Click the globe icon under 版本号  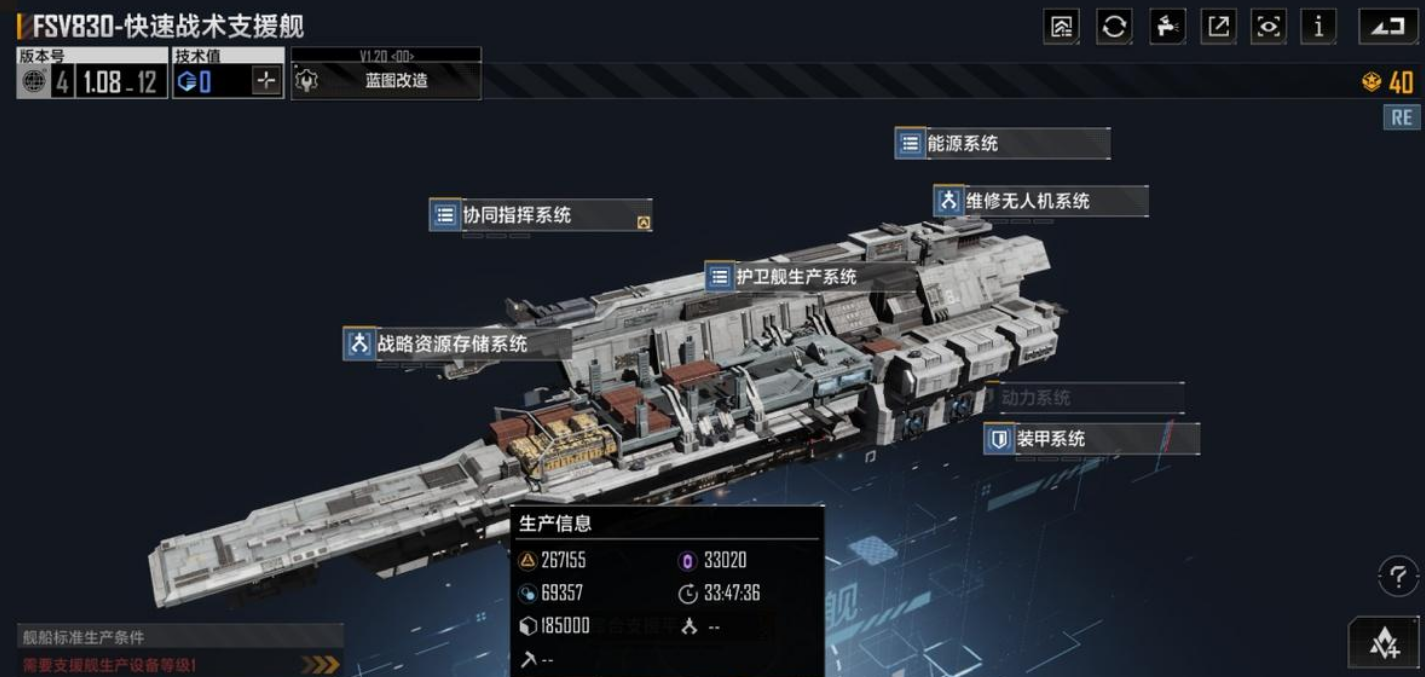pyautogui.click(x=34, y=82)
